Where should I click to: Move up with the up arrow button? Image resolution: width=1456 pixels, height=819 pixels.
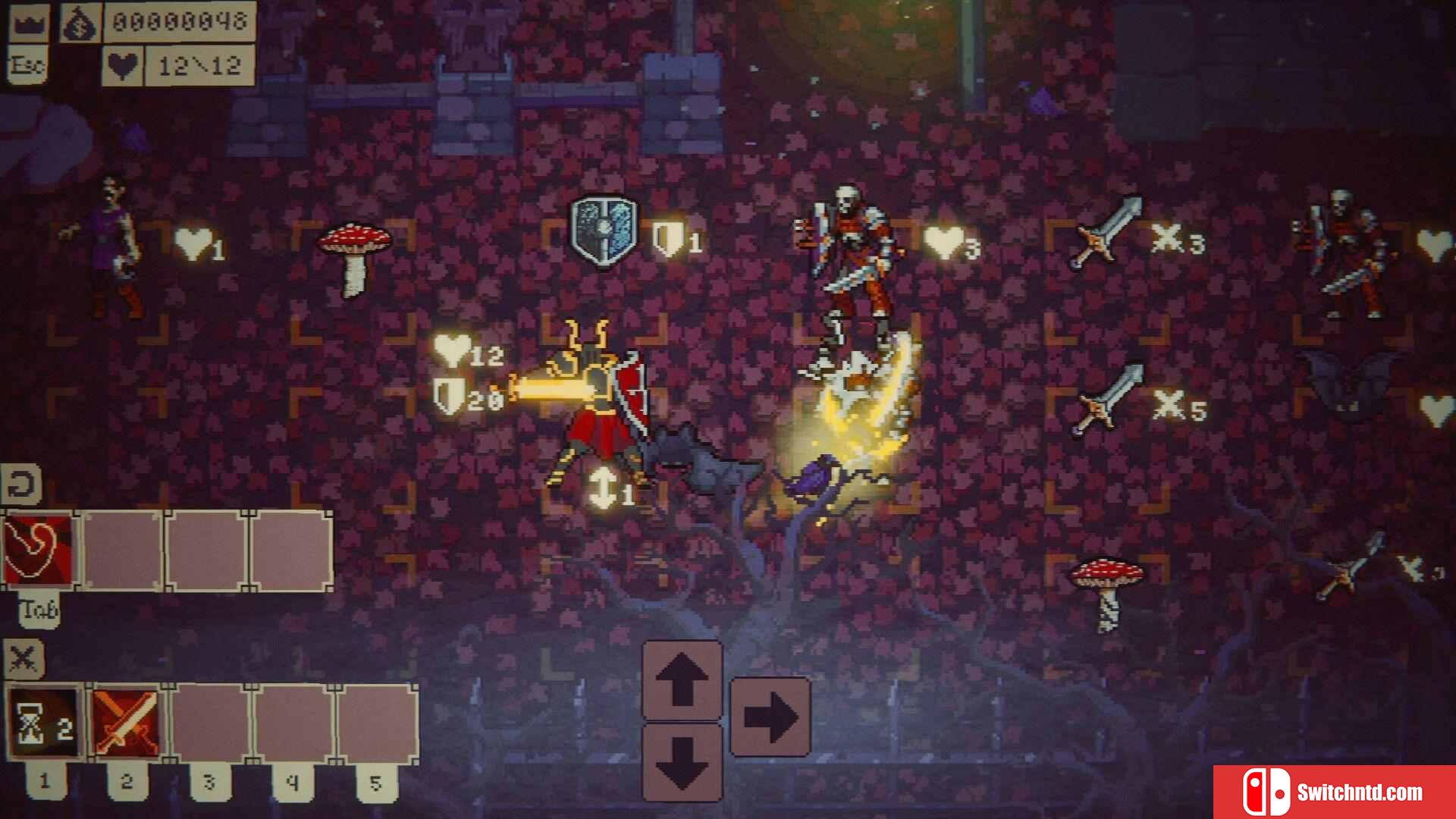pos(682,680)
